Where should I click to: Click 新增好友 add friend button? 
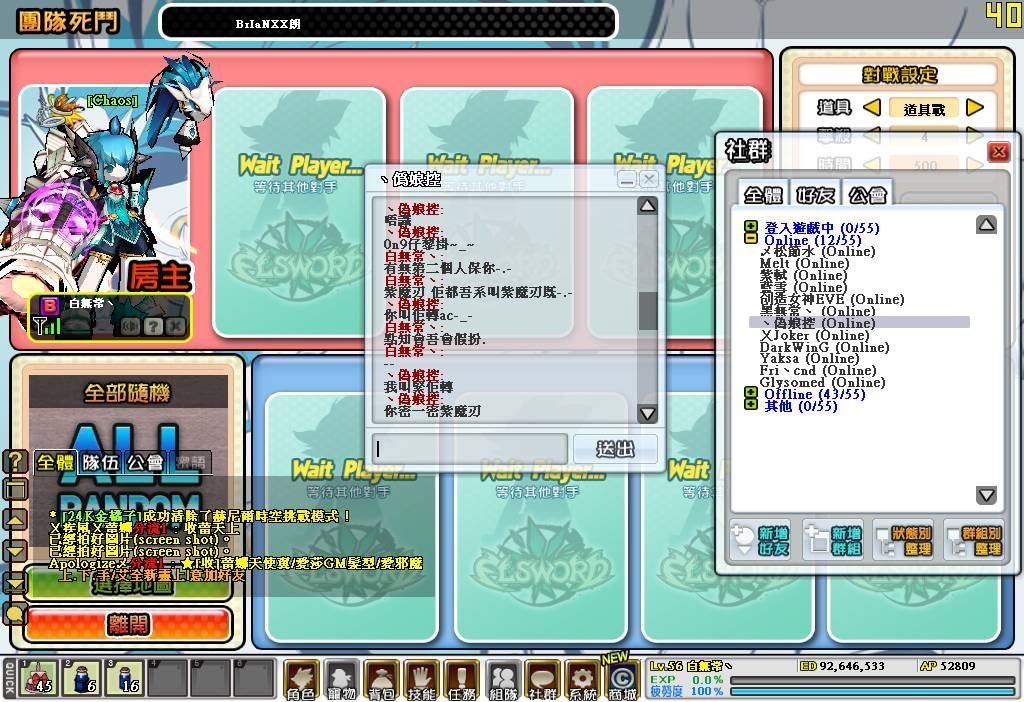point(761,541)
